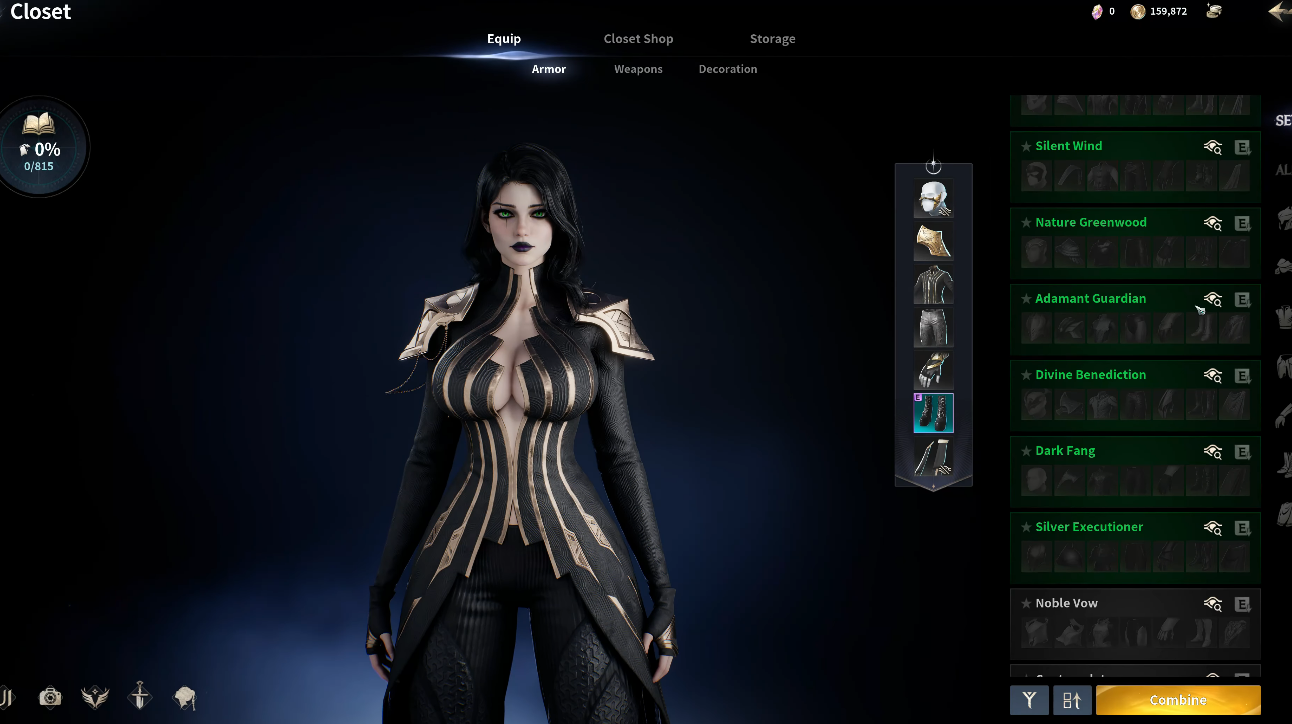Screen dimensions: 1292x724
Task: Pick the grey pants equipment slot
Action: (933, 327)
